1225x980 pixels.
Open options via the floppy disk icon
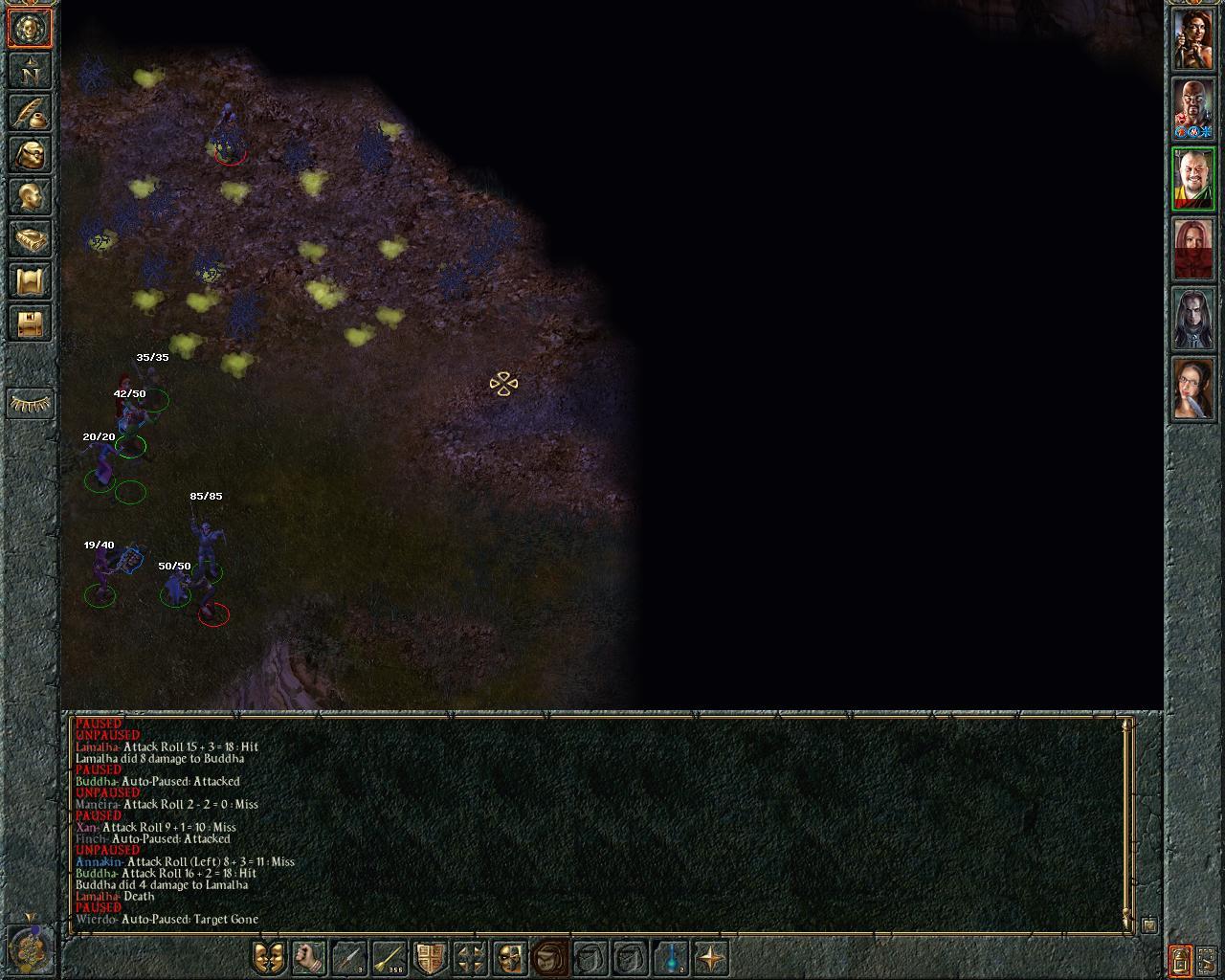click(31, 323)
